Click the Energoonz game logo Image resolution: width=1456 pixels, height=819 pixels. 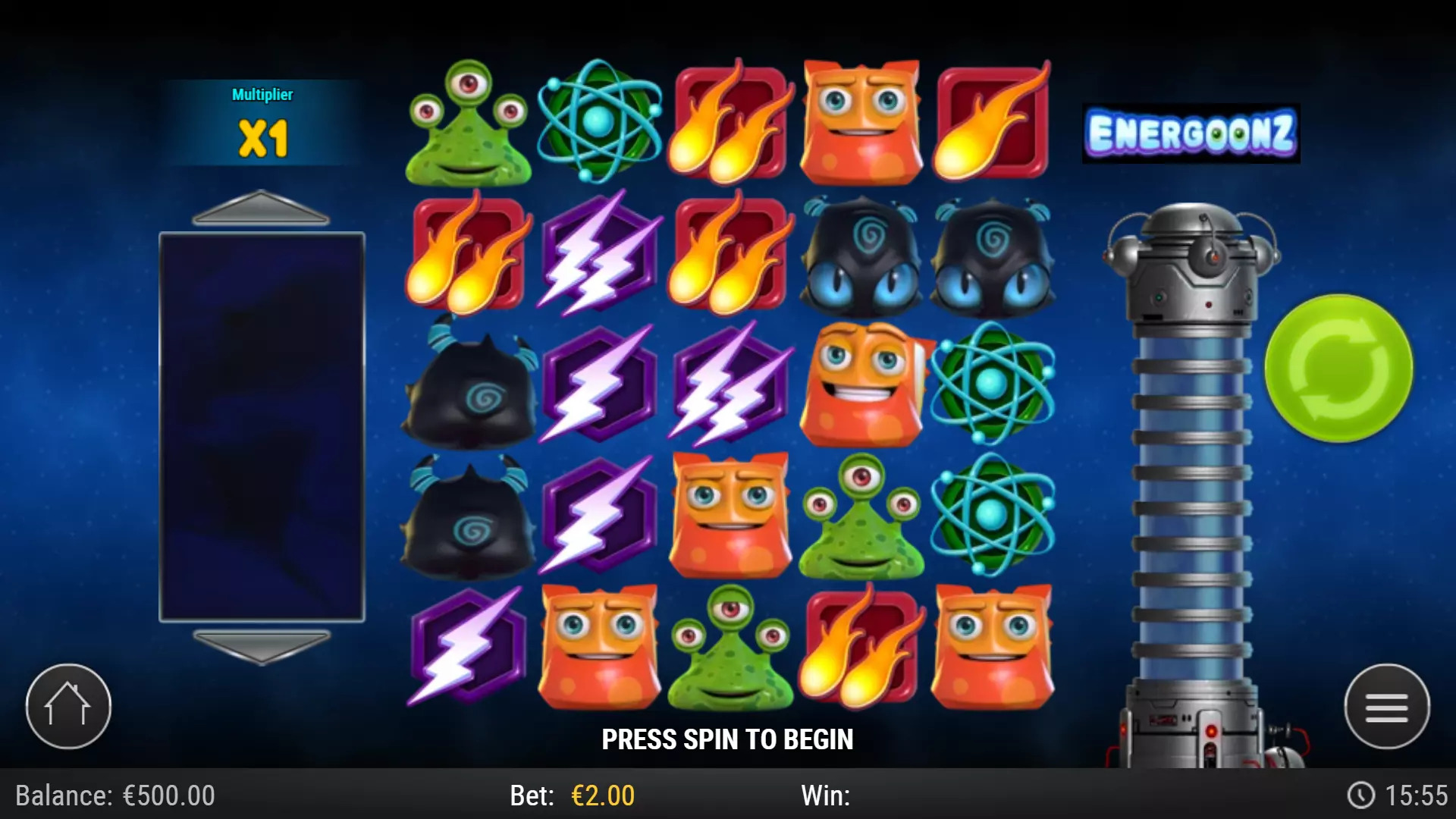click(x=1191, y=133)
